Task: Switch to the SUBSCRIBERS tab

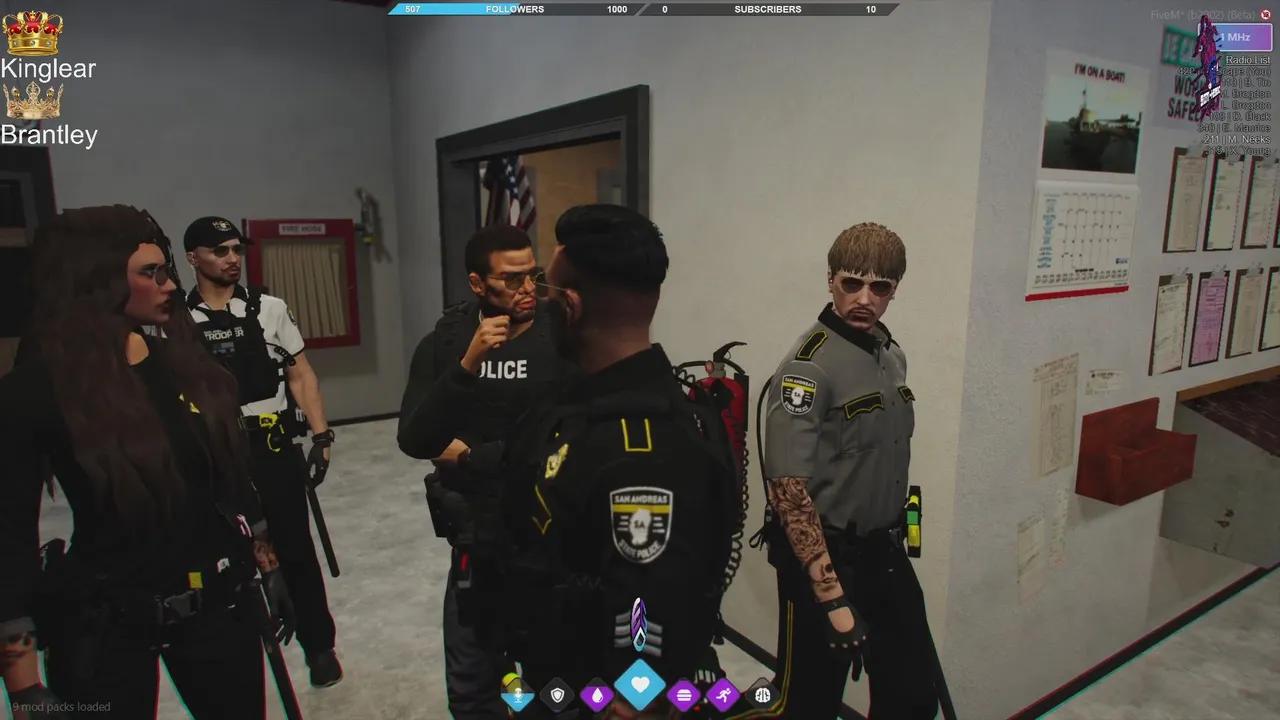Action: (767, 9)
